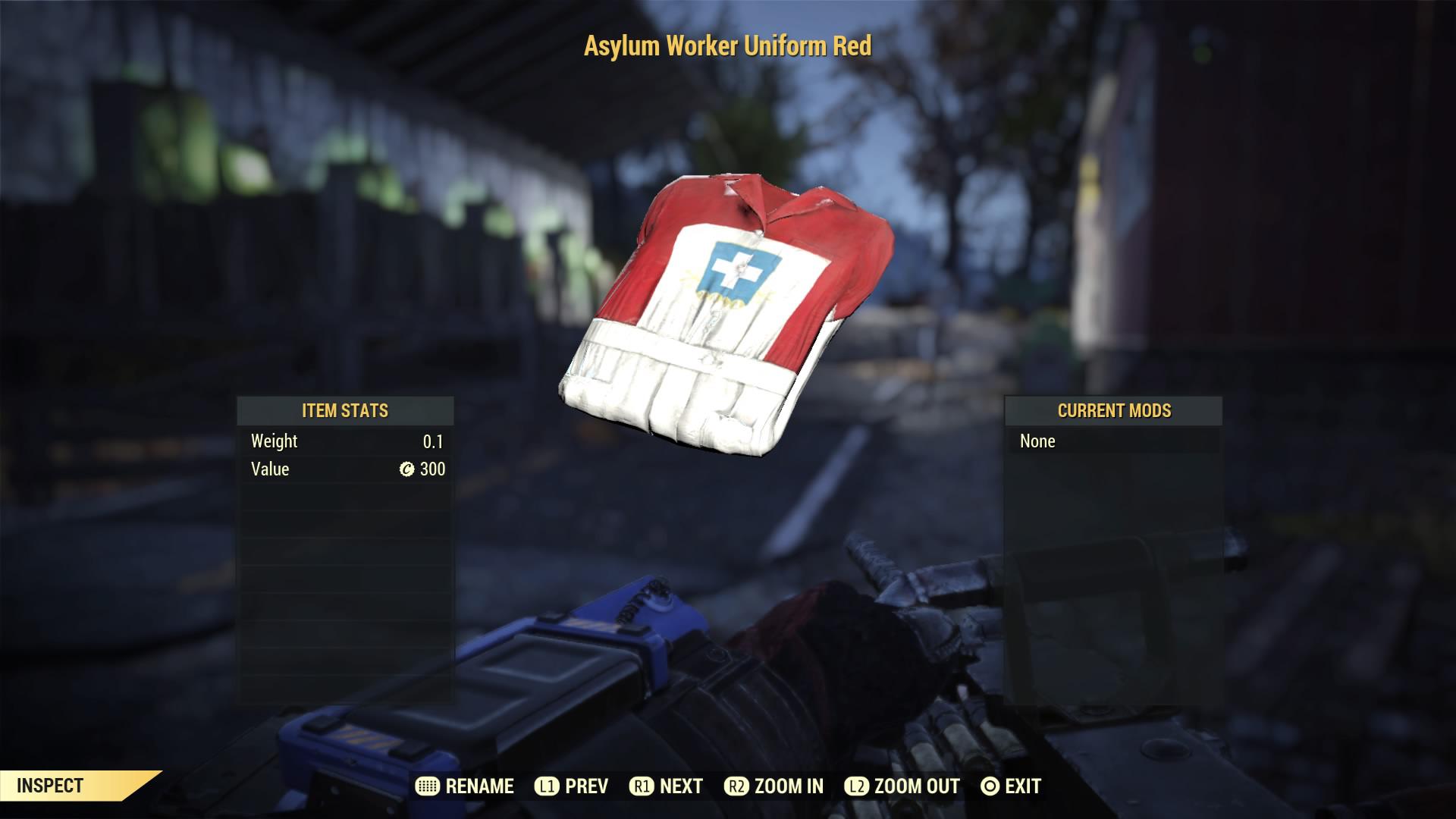This screenshot has height=819, width=1456.
Task: Open the None entry under CURRENT MODS
Action: tap(1037, 441)
